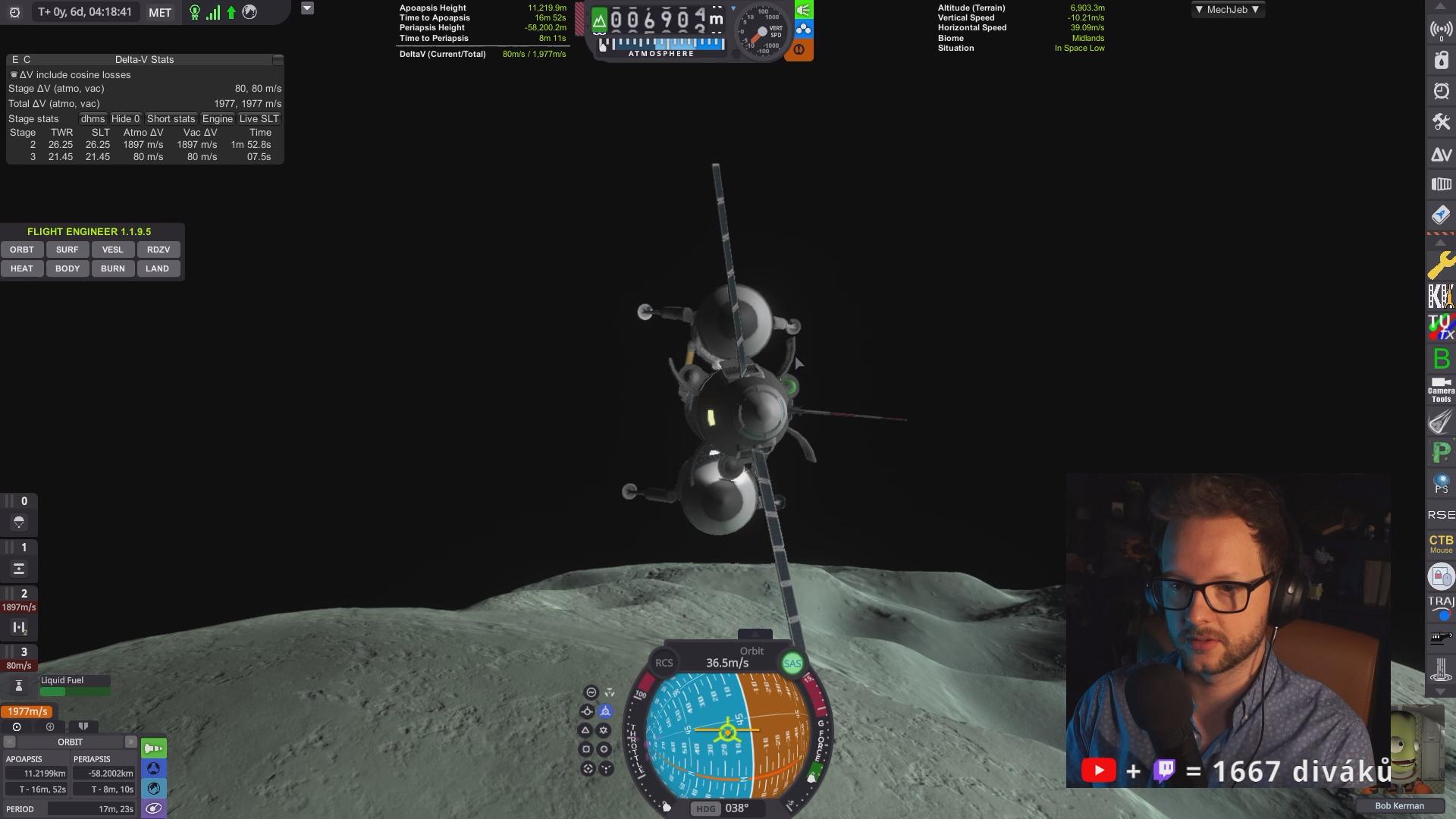Click the Engine stats button

(x=217, y=119)
